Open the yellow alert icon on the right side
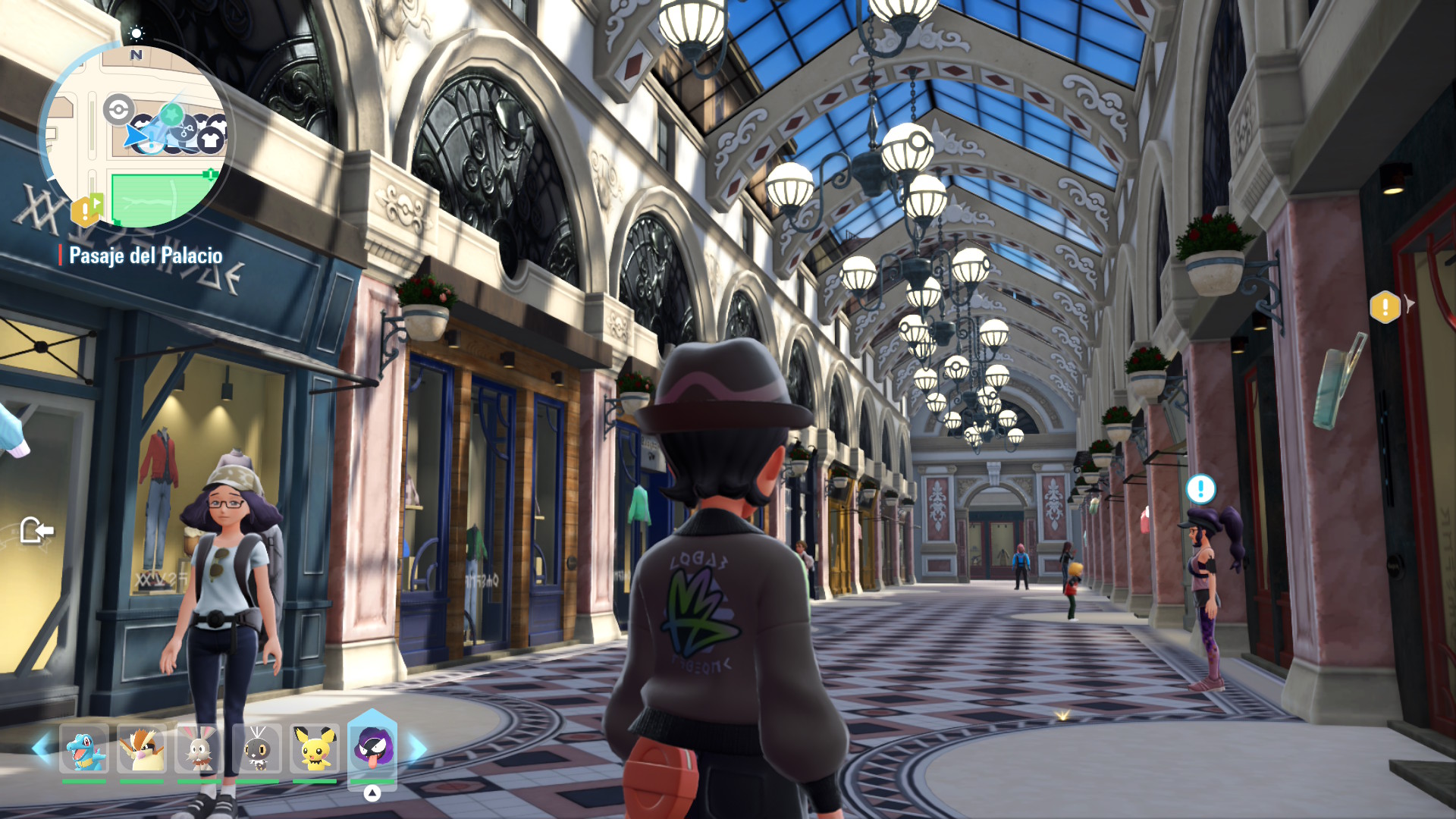This screenshot has height=819, width=1456. [1385, 309]
